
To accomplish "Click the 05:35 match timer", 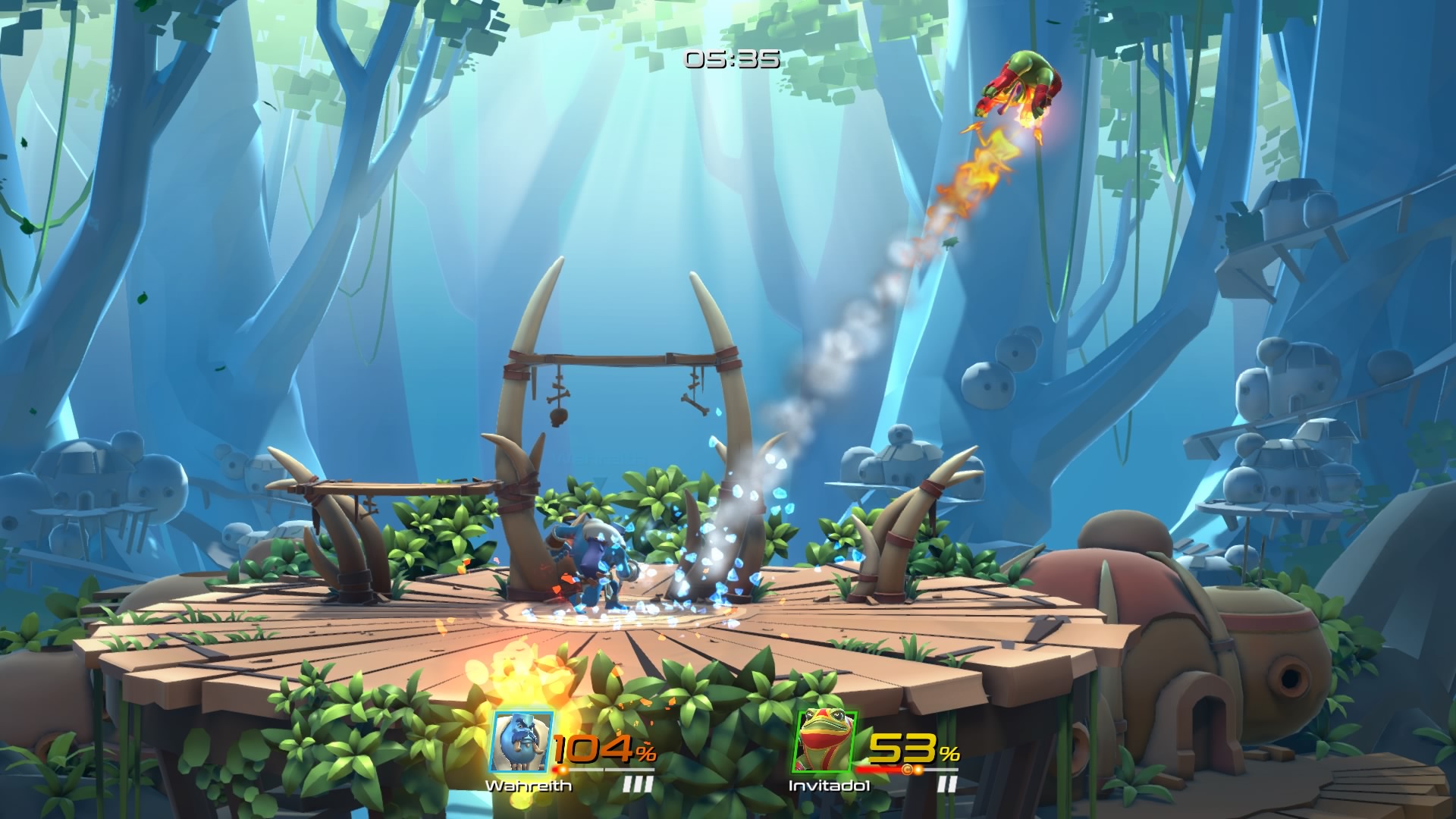I will click(x=730, y=61).
